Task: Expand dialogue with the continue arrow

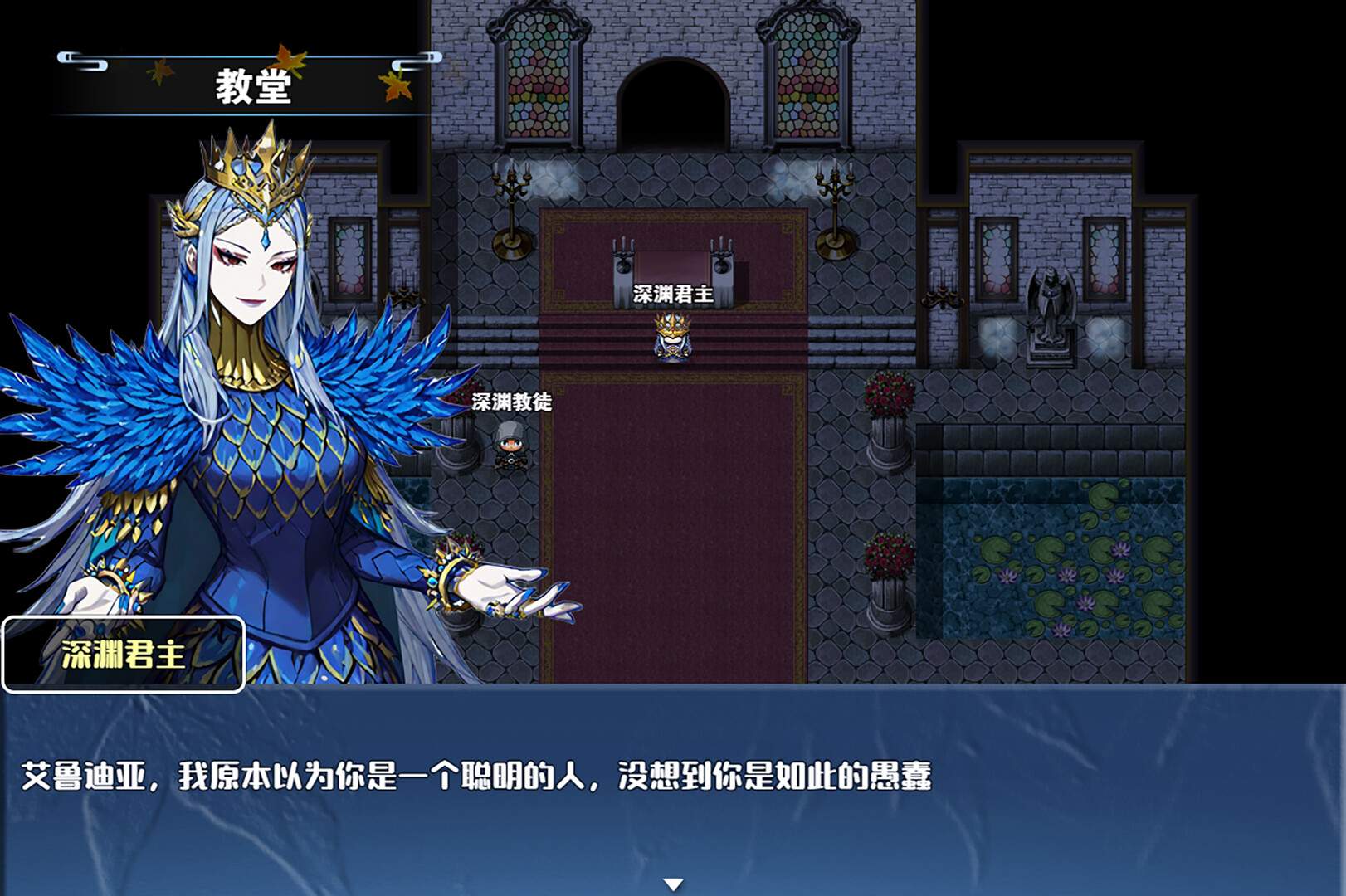Action: (x=672, y=884)
